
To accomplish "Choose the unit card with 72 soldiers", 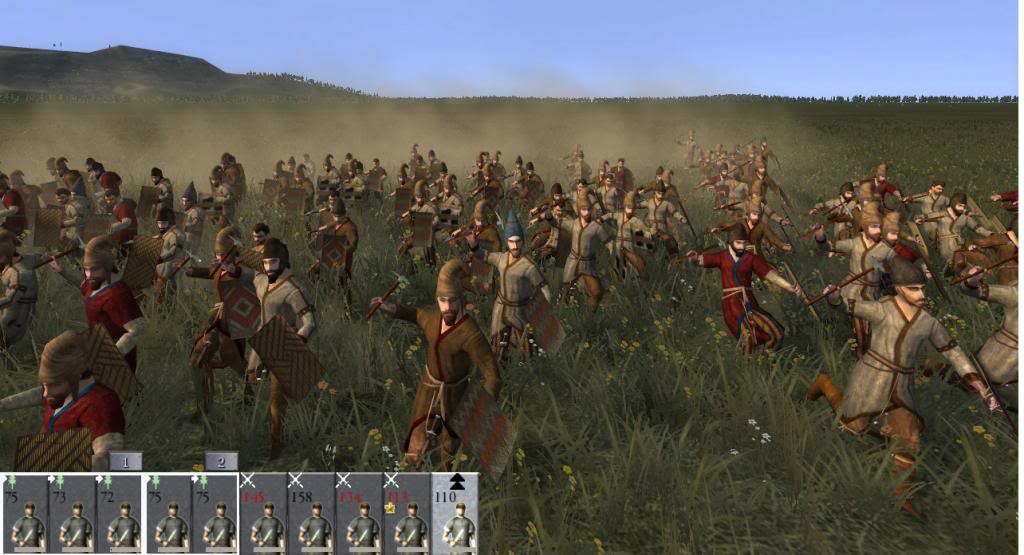I will 120,514.
